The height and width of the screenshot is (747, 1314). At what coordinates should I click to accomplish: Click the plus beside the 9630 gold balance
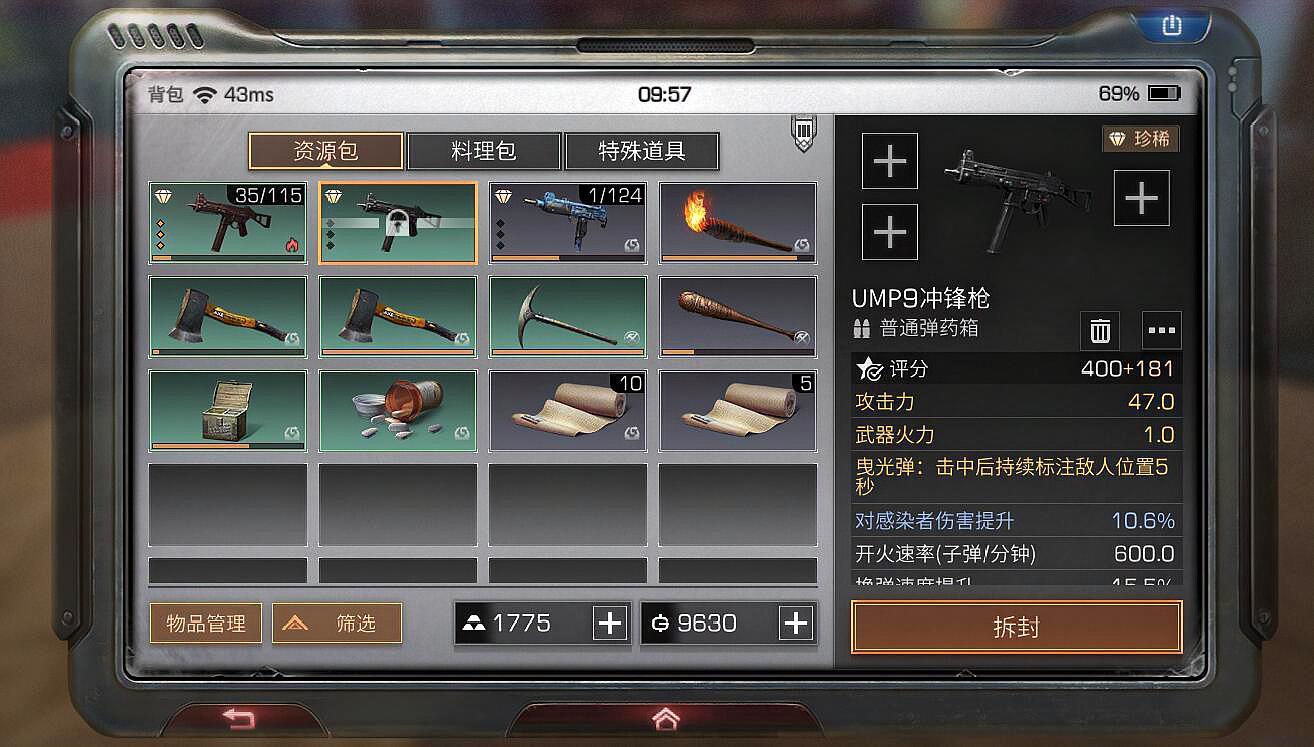(x=797, y=622)
